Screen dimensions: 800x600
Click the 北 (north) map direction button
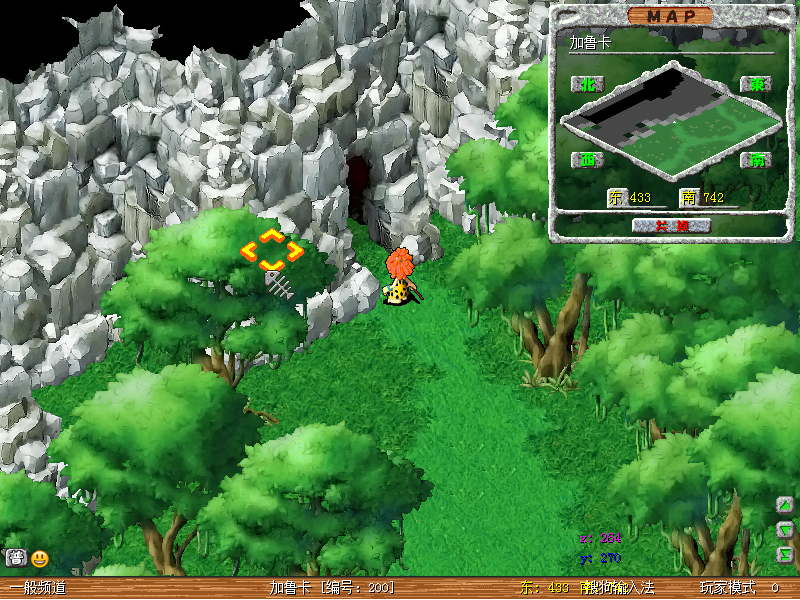click(x=586, y=84)
